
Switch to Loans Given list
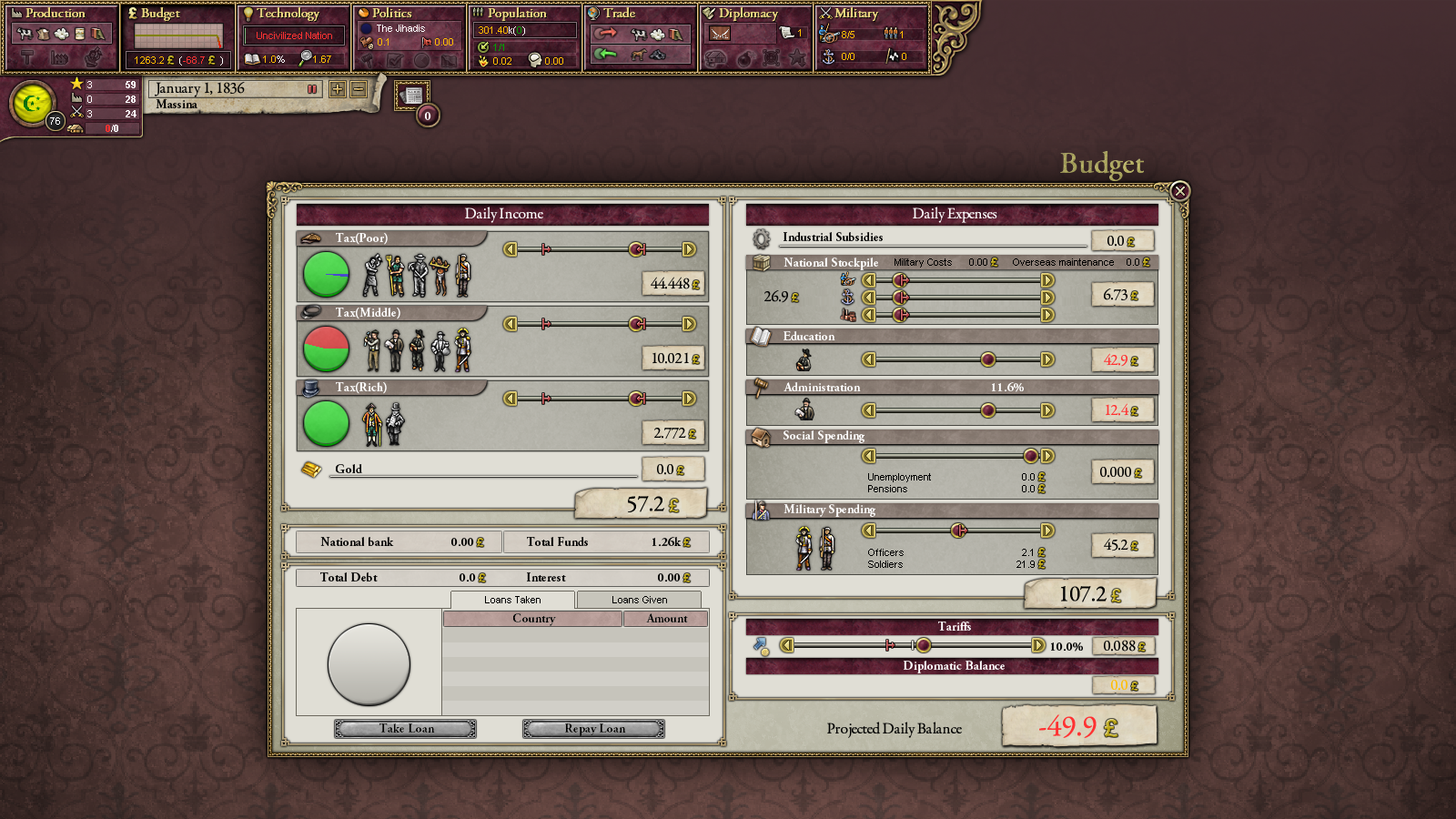click(639, 600)
